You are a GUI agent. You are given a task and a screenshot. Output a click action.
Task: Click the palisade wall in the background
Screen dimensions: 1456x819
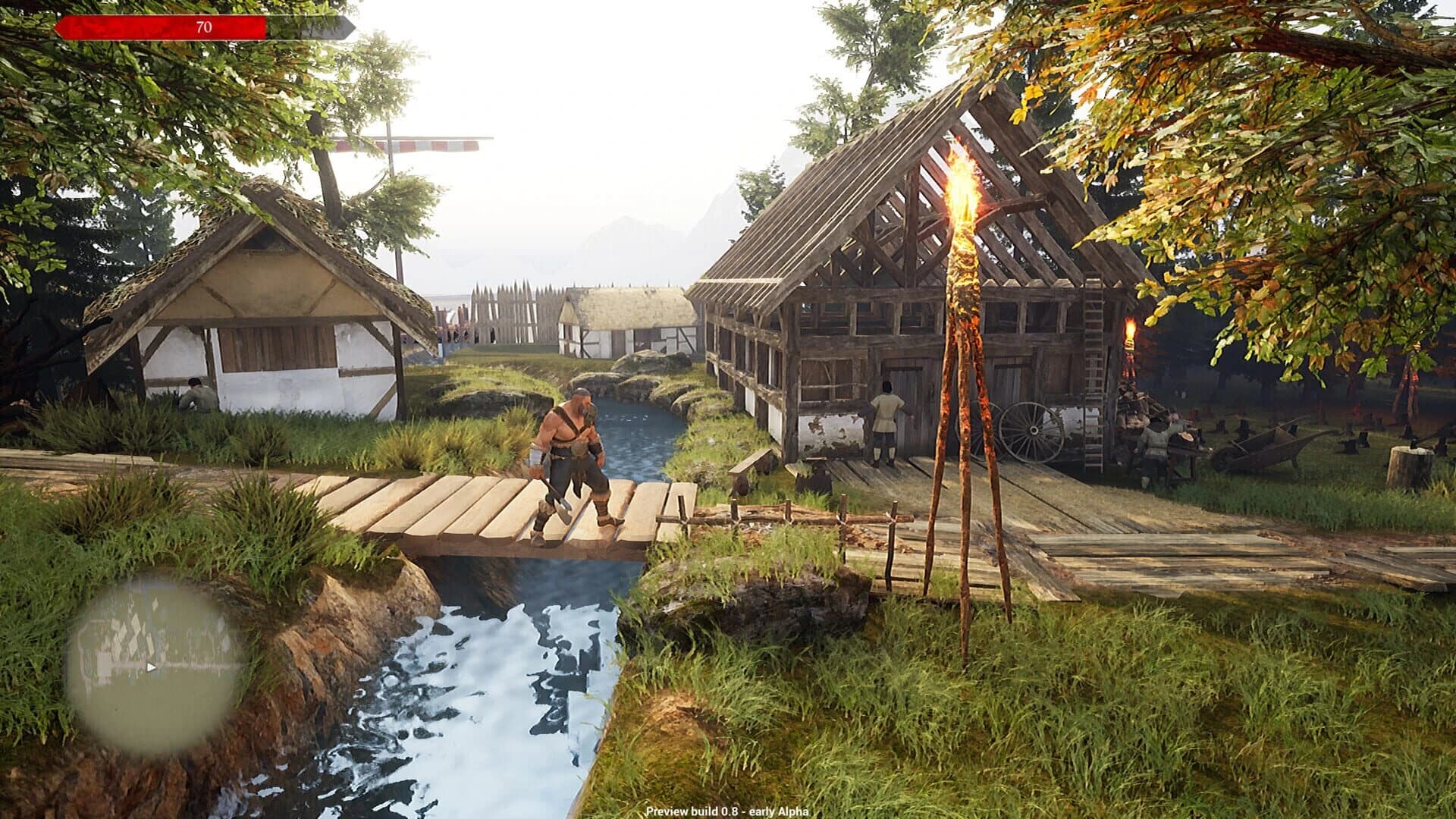[508, 311]
